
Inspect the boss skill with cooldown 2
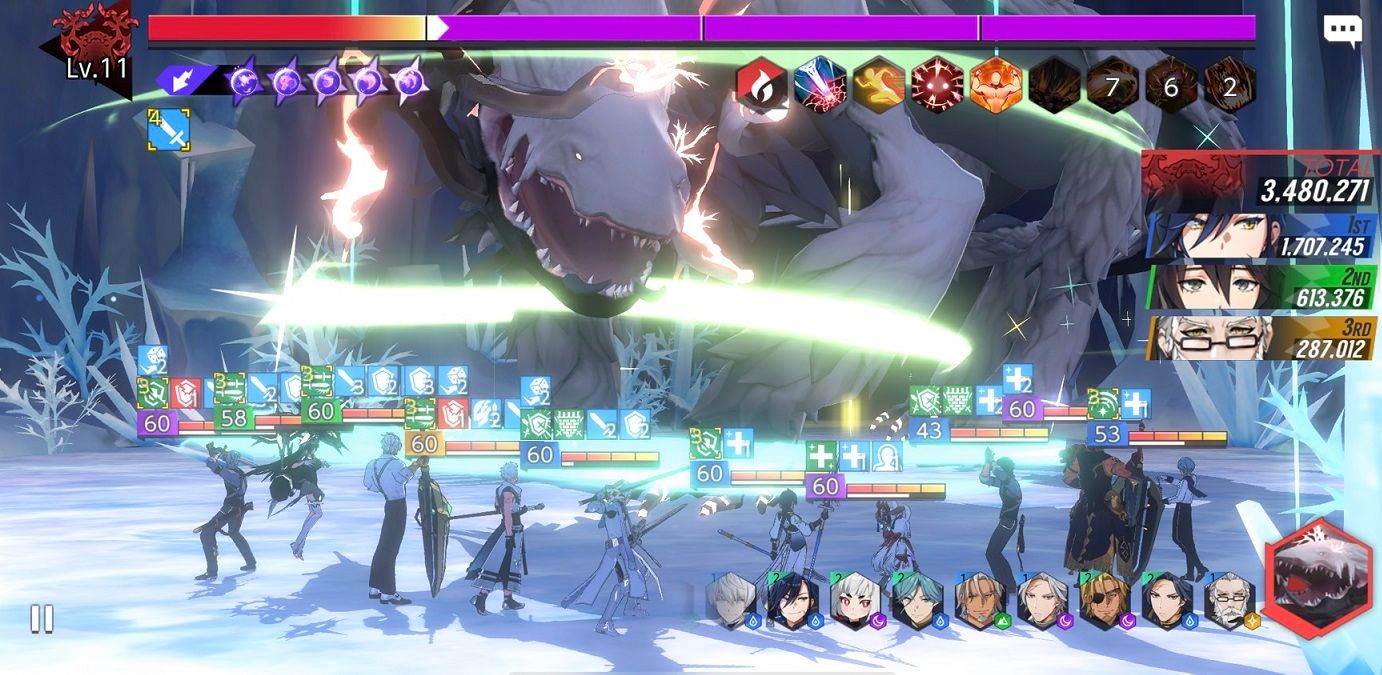[1229, 86]
